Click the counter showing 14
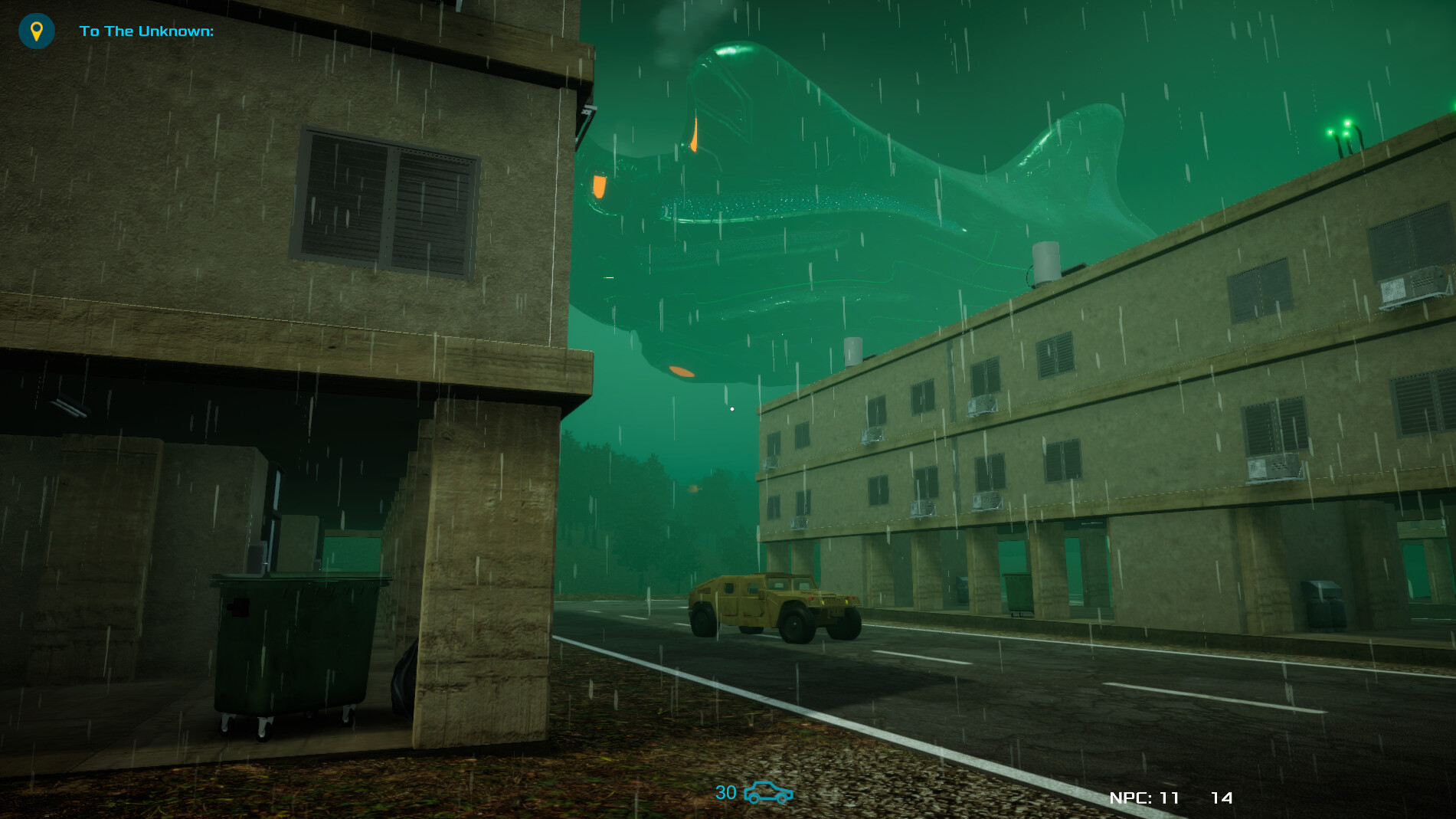 1224,796
